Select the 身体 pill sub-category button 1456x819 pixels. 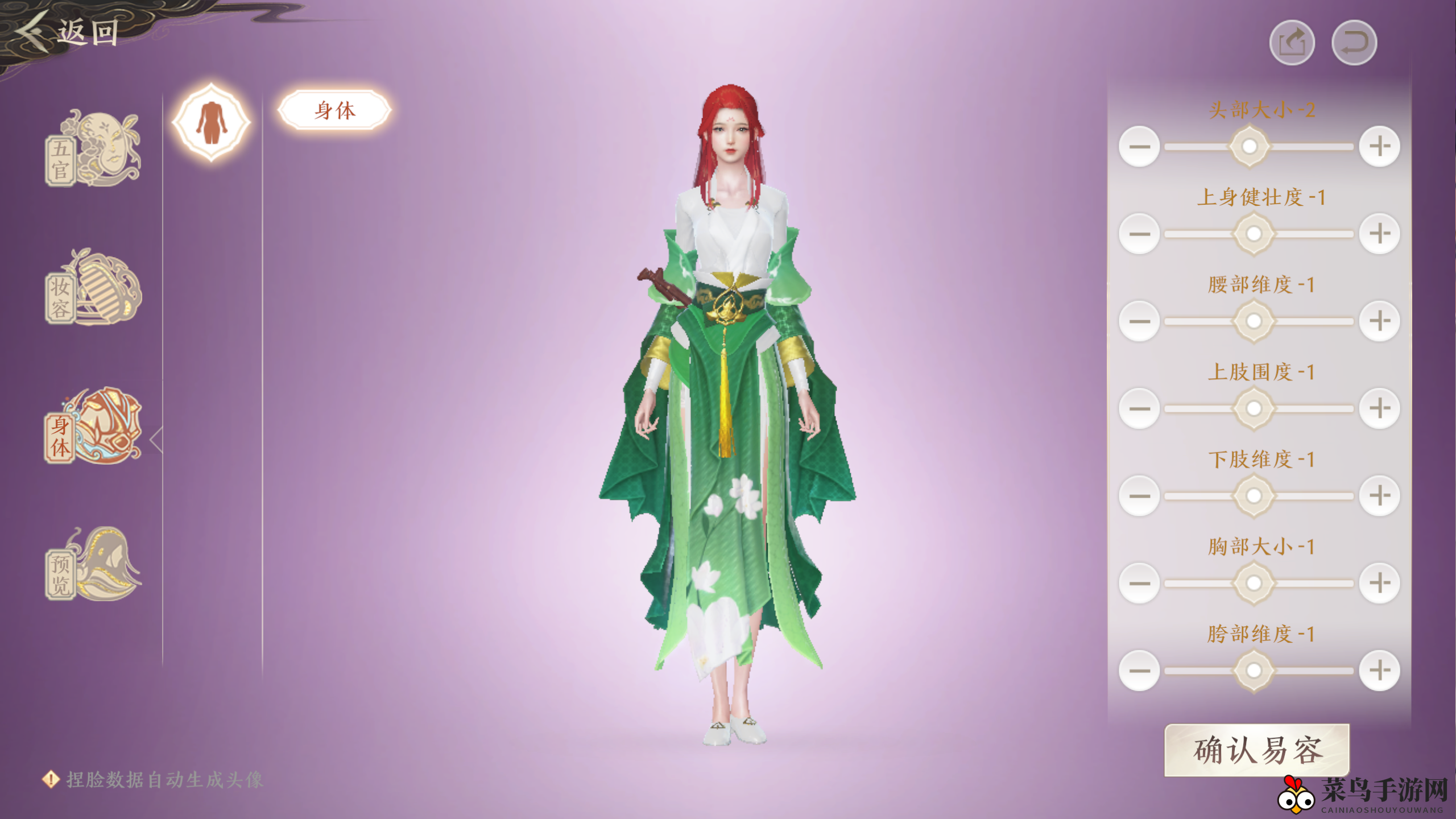point(334,110)
